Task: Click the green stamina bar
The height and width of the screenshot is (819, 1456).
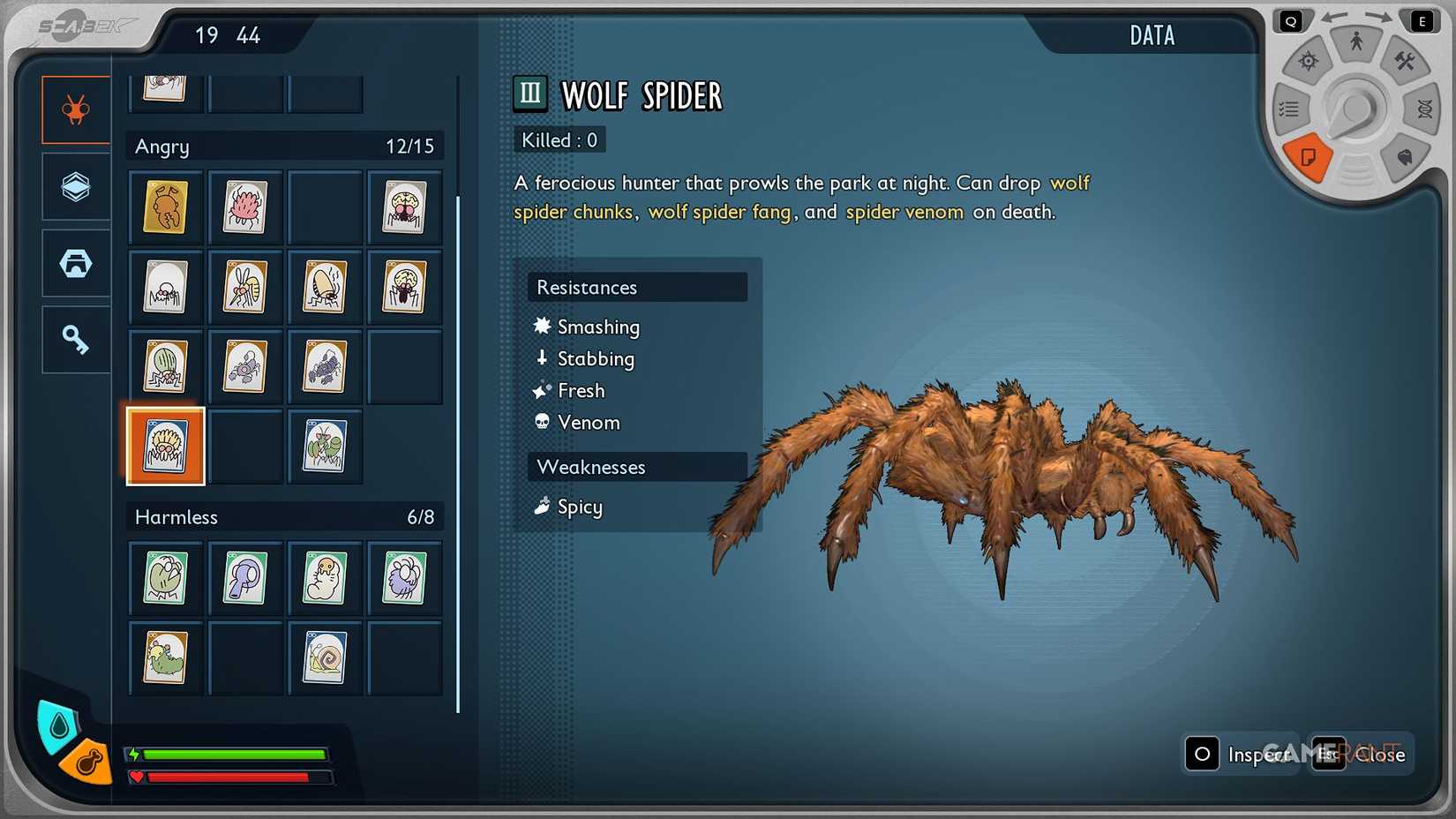Action: click(234, 755)
